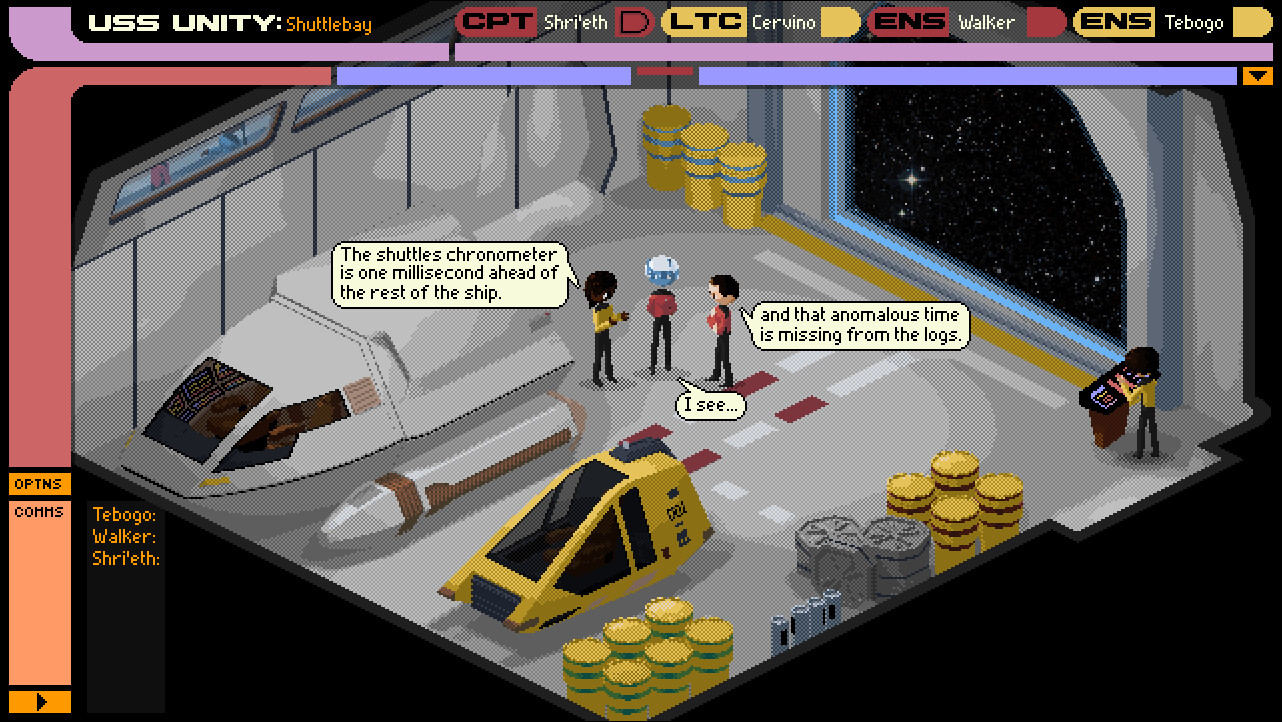Choose Ensign Walker crew badge
The width and height of the screenshot is (1282, 722).
click(966, 22)
